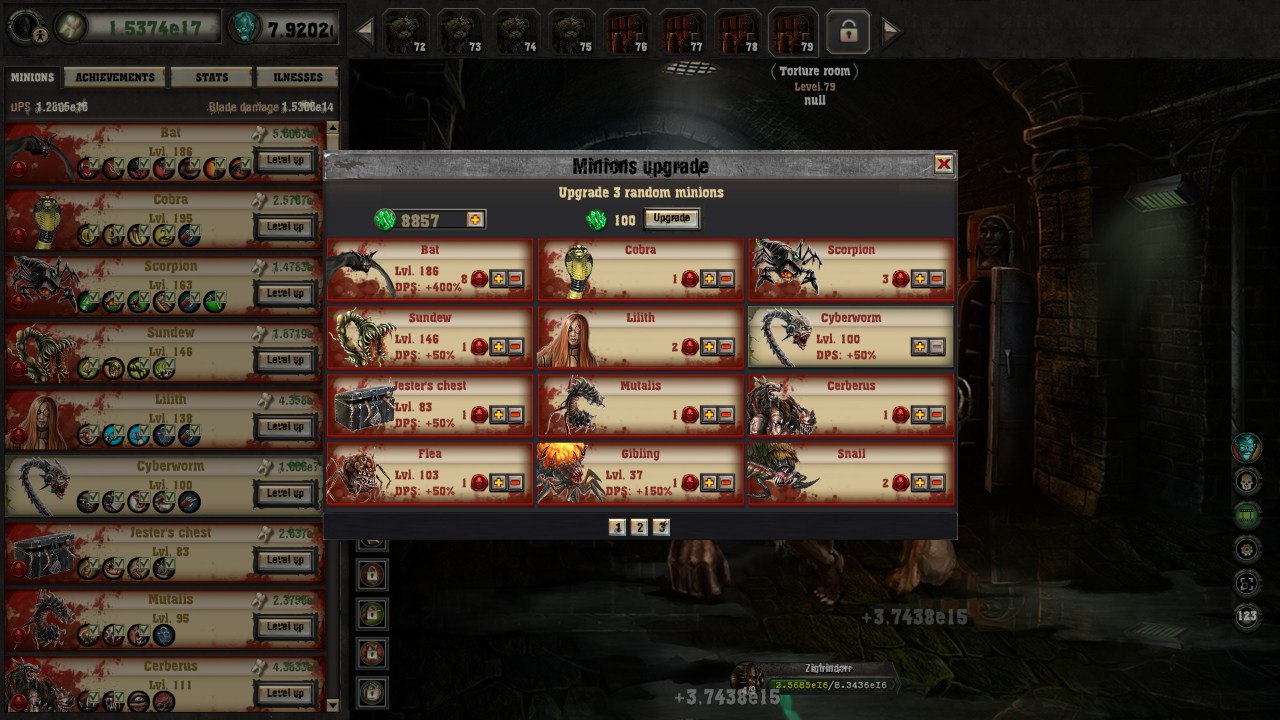Viewport: 1280px width, 720px height.
Task: Show next rooms with right arrow
Action: [x=890, y=32]
